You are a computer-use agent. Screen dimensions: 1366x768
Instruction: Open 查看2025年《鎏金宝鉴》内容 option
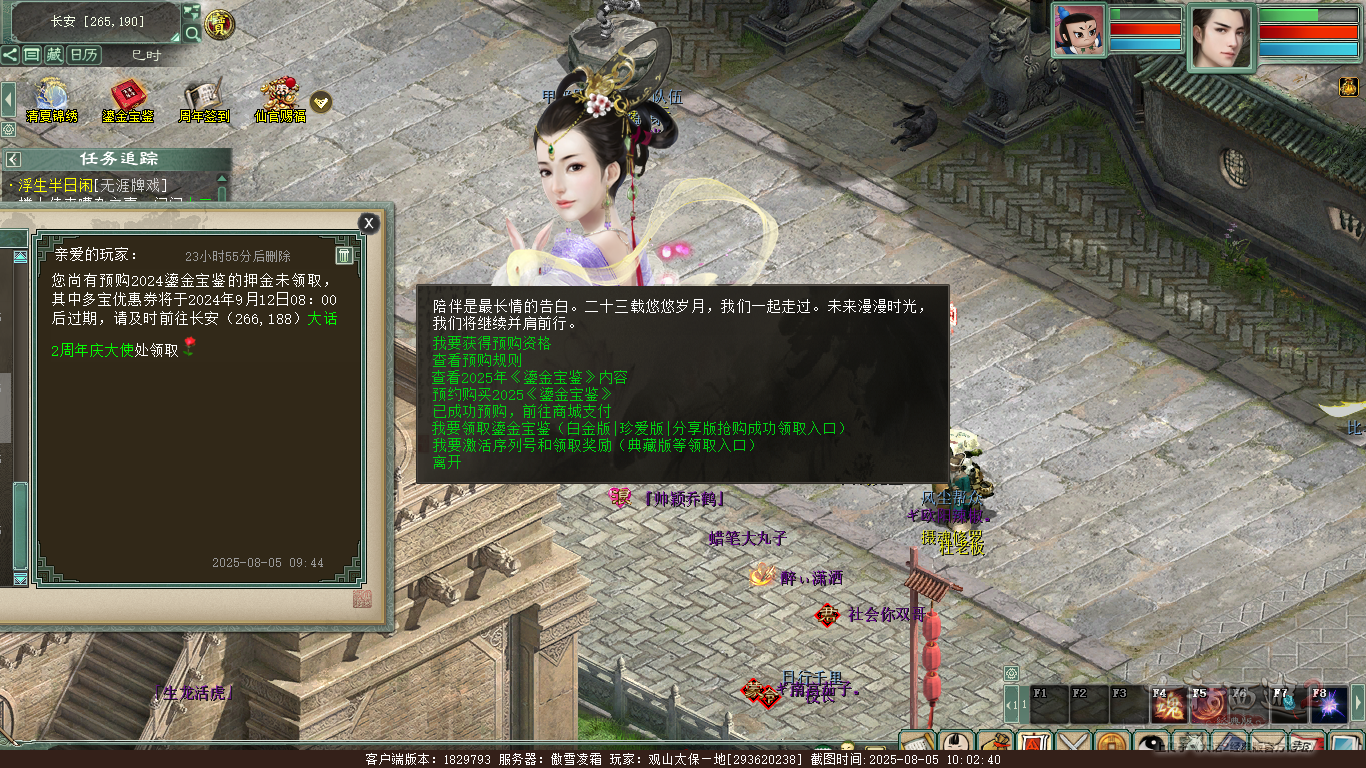(x=530, y=377)
